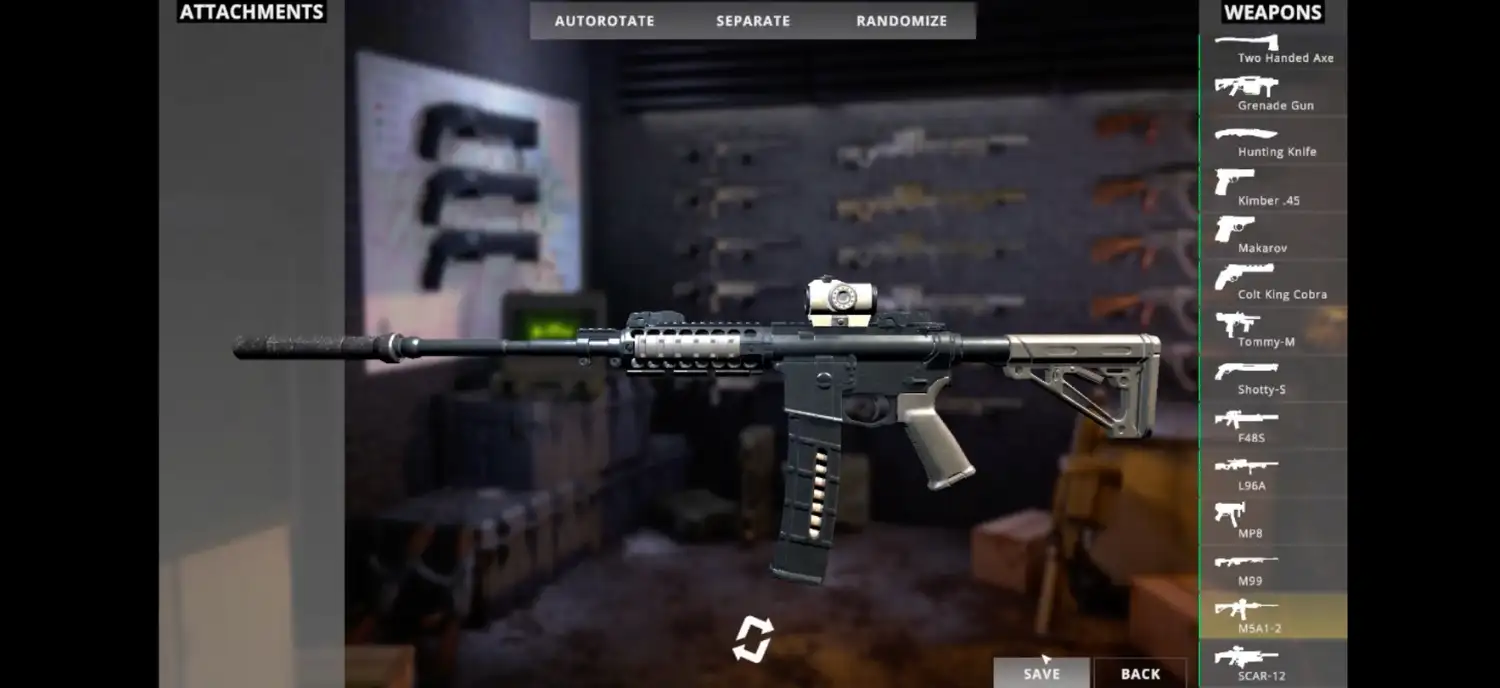Click the Separate button
1500x688 pixels.
click(x=753, y=21)
